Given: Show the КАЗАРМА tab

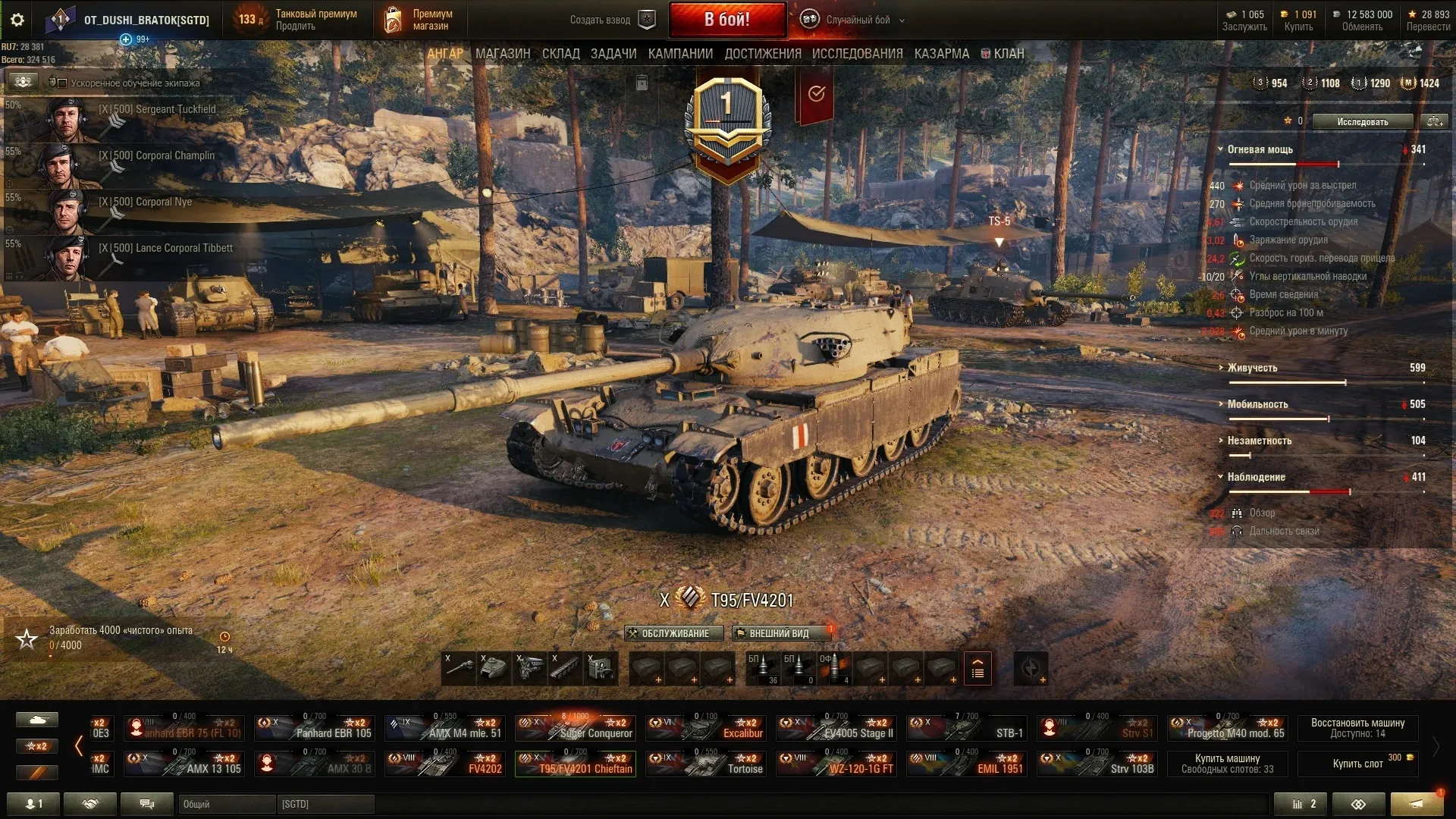Looking at the screenshot, I should (x=941, y=54).
